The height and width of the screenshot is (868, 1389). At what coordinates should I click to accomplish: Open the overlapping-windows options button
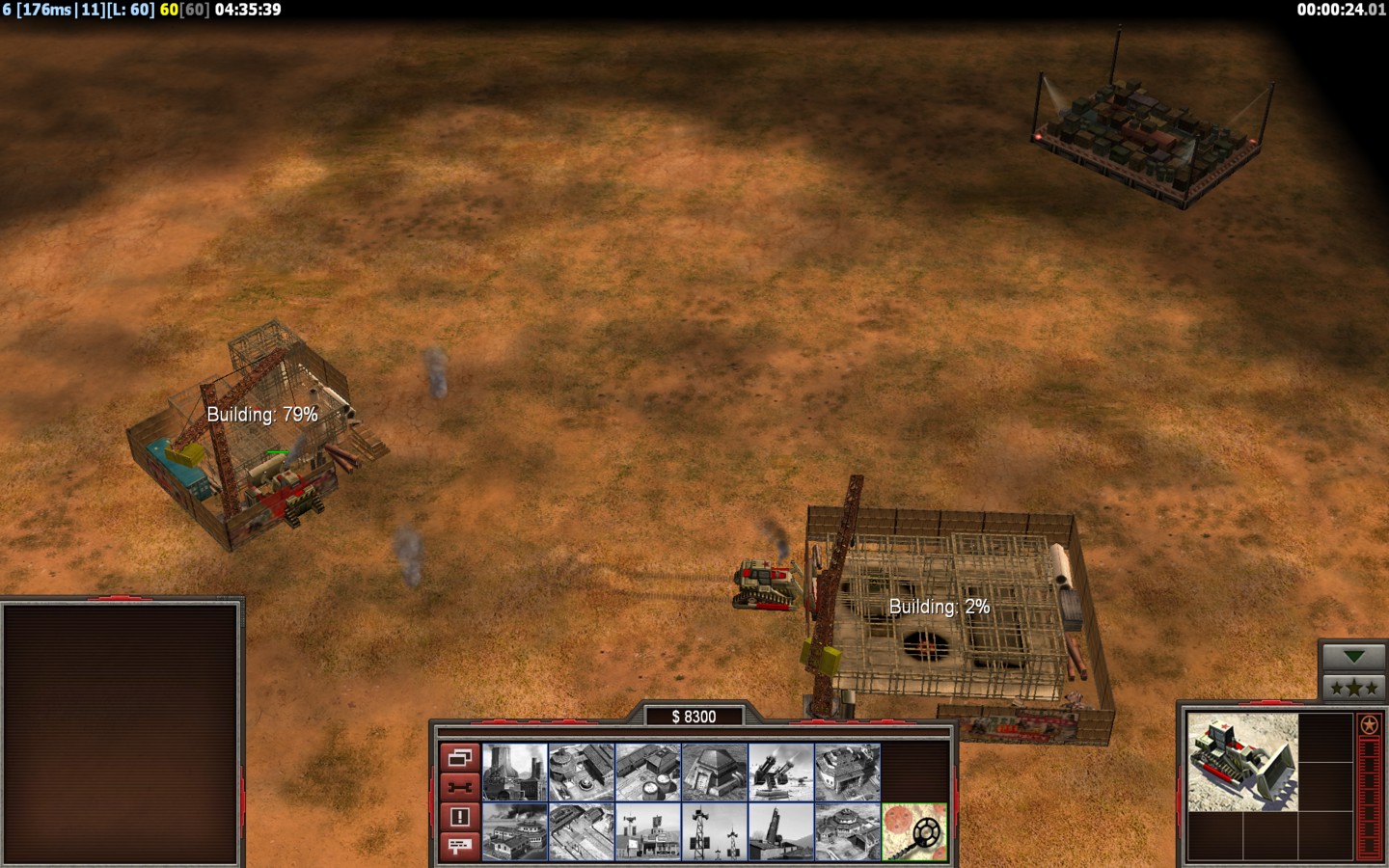[459, 758]
